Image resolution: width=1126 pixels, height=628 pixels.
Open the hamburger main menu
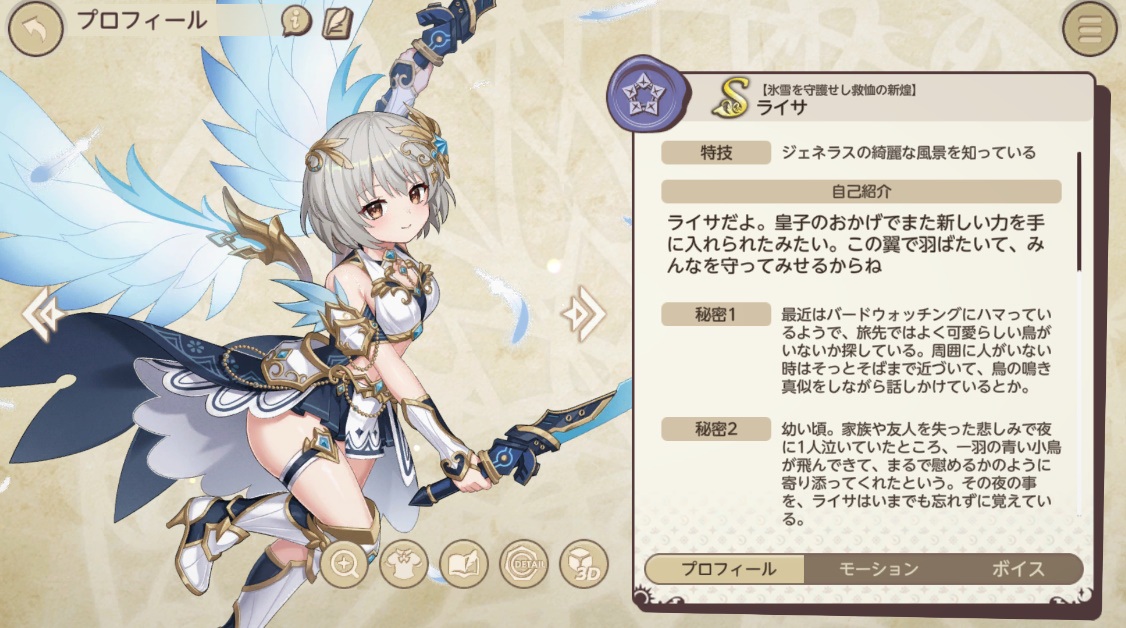point(1089,29)
